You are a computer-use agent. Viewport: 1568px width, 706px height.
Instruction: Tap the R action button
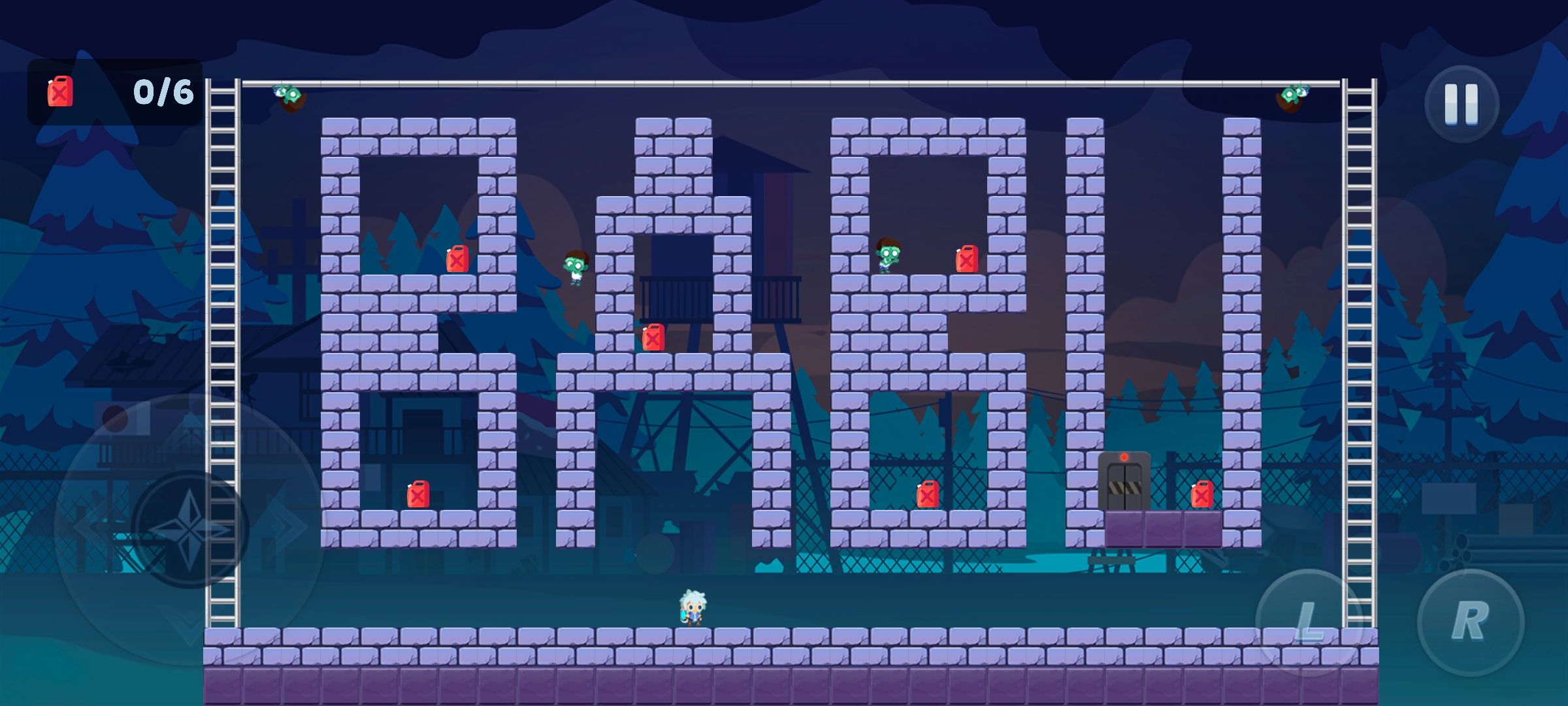tap(1470, 622)
